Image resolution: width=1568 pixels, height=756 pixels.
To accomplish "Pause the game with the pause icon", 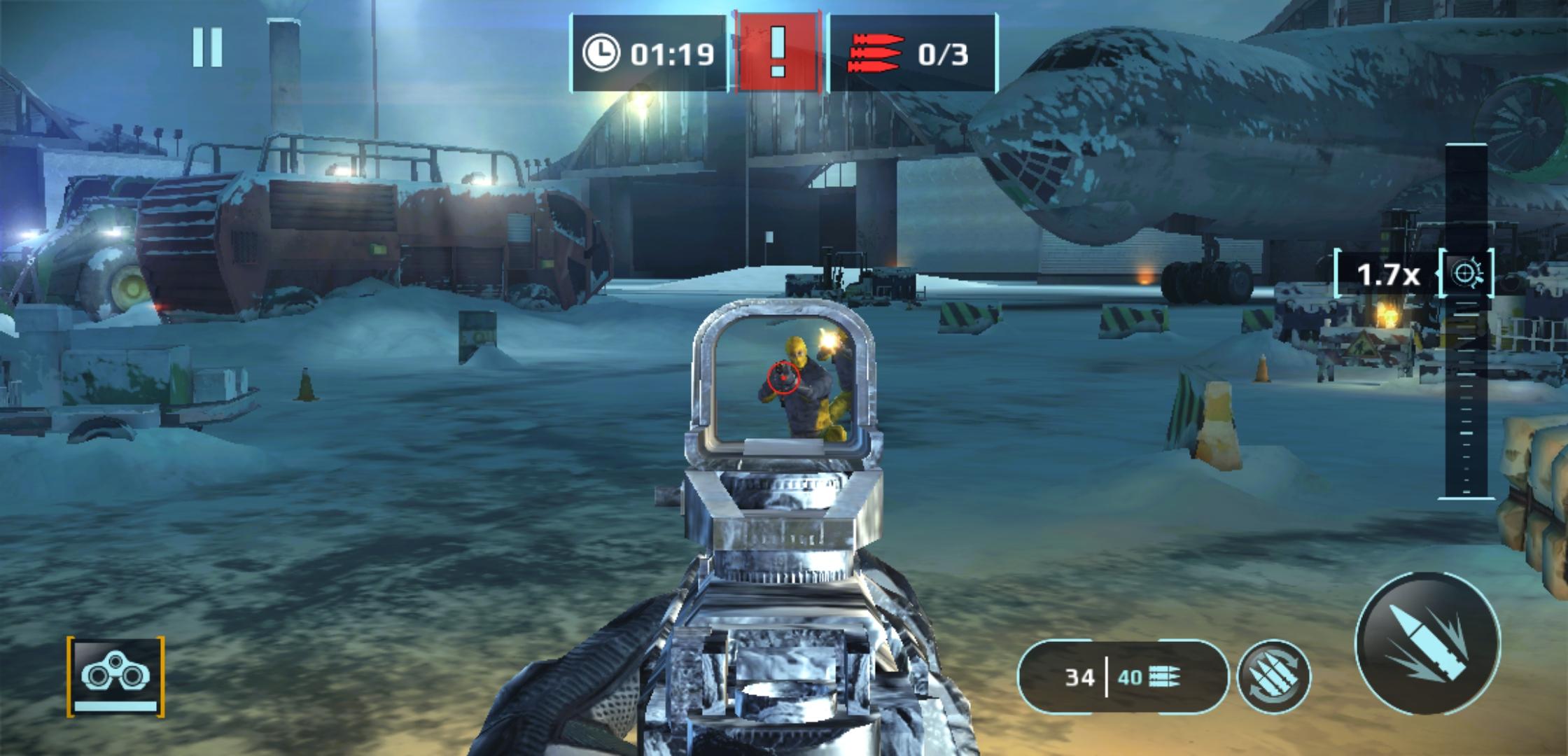I will pos(207,48).
